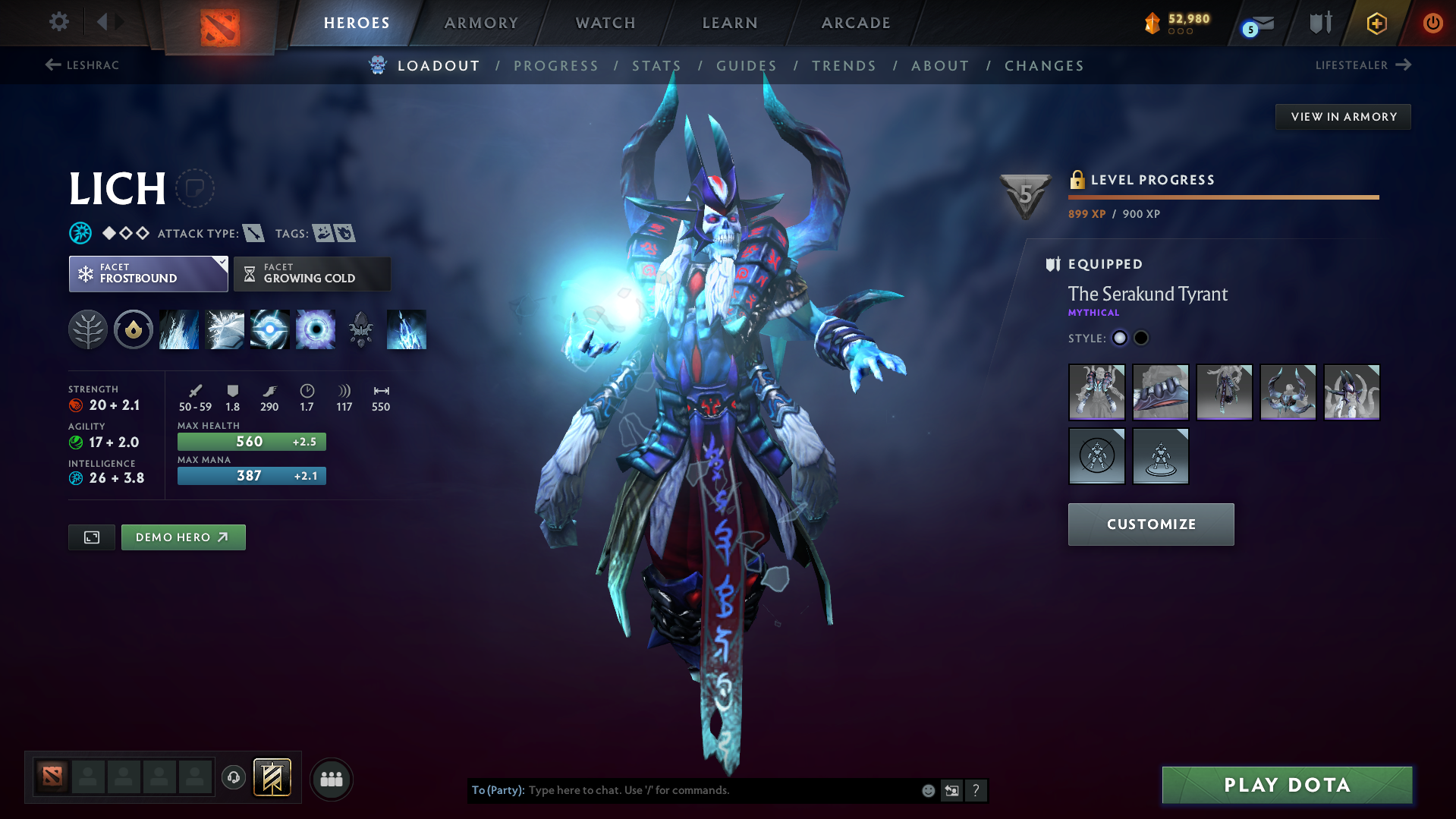Click the settings gear icon
The height and width of the screenshot is (819, 1456).
[x=58, y=23]
